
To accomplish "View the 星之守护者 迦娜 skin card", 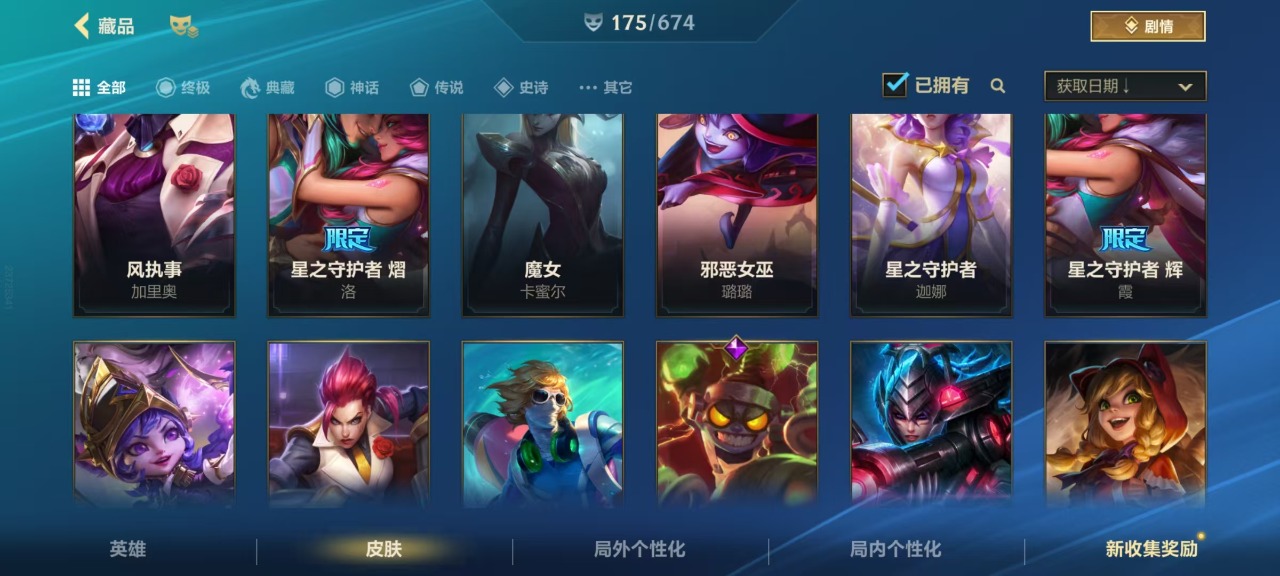I will click(931, 215).
